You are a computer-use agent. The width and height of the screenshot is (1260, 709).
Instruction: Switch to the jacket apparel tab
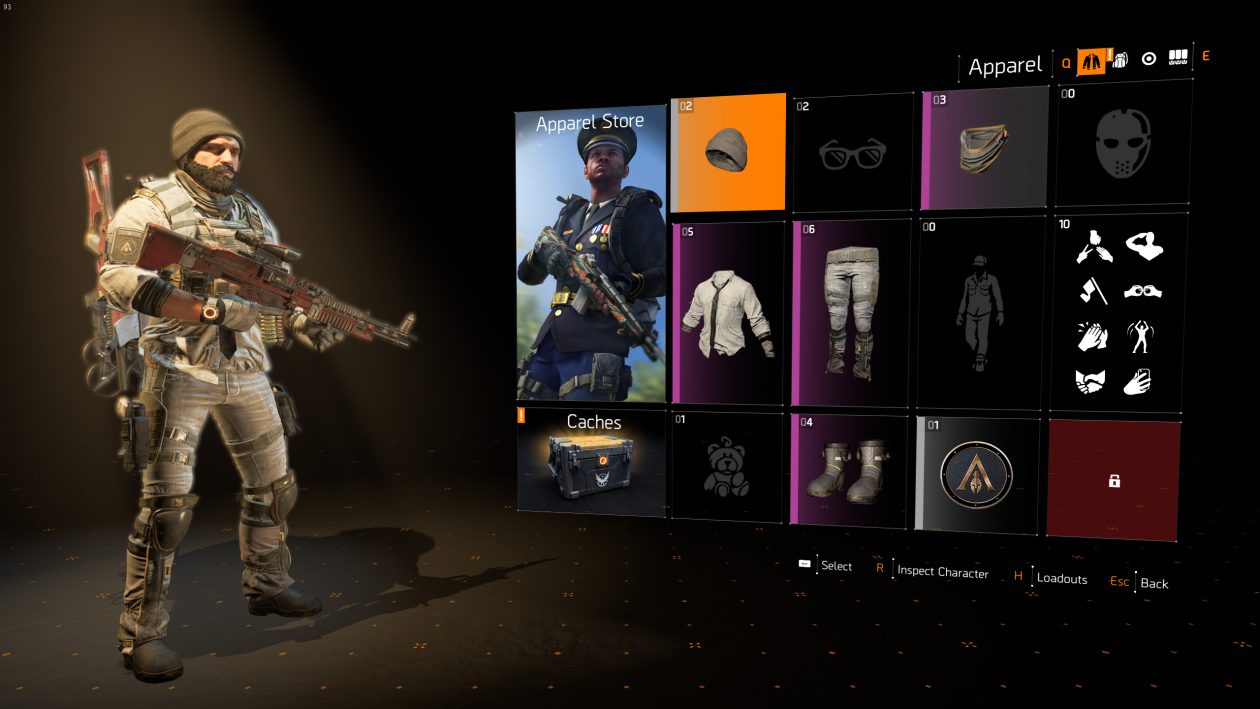[1091, 60]
